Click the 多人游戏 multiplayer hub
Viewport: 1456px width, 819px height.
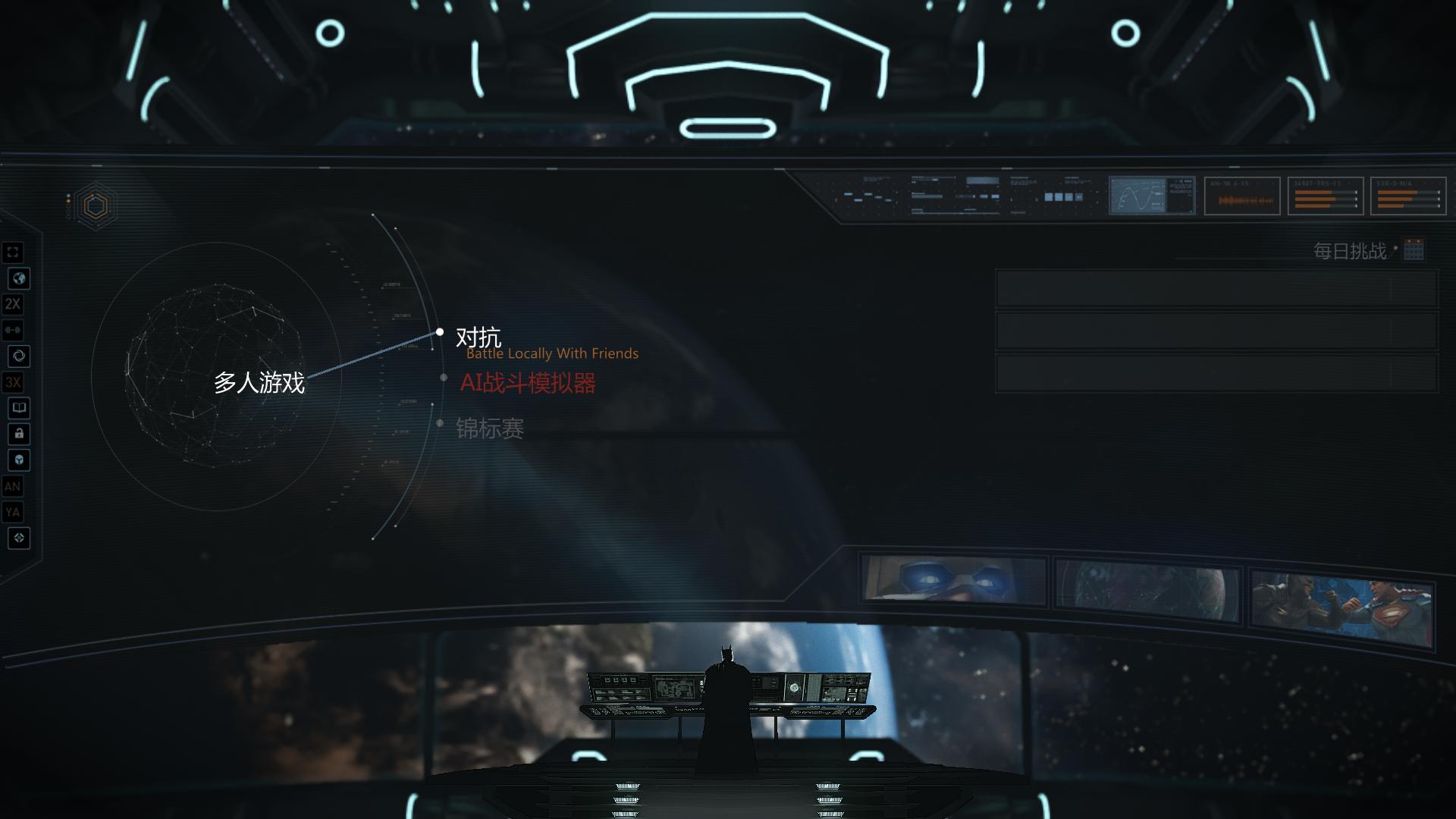259,382
